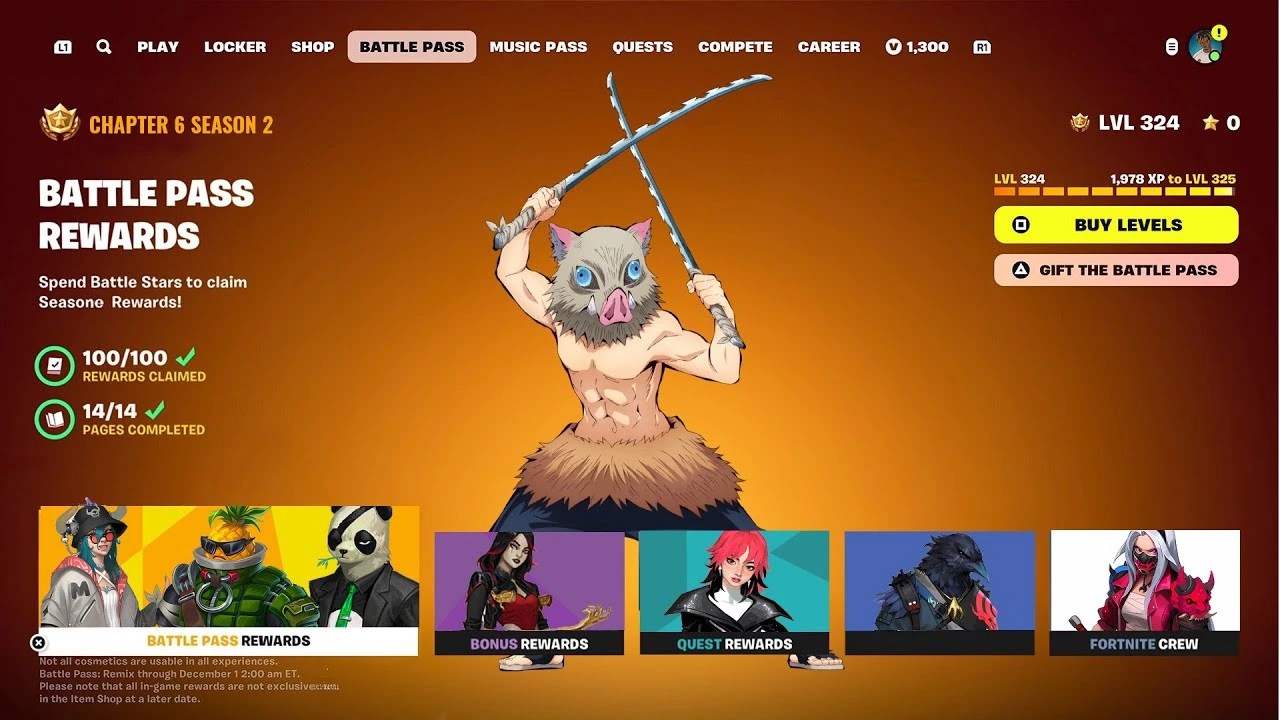Screen dimensions: 1280x720
Task: Open the Music Pass tab
Action: 538,46
